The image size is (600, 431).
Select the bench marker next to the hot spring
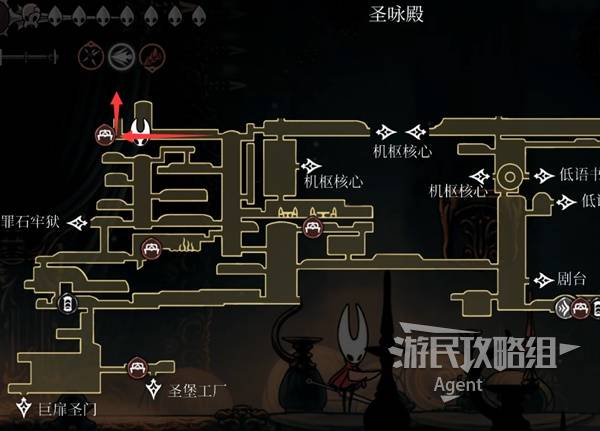[x=152, y=248]
